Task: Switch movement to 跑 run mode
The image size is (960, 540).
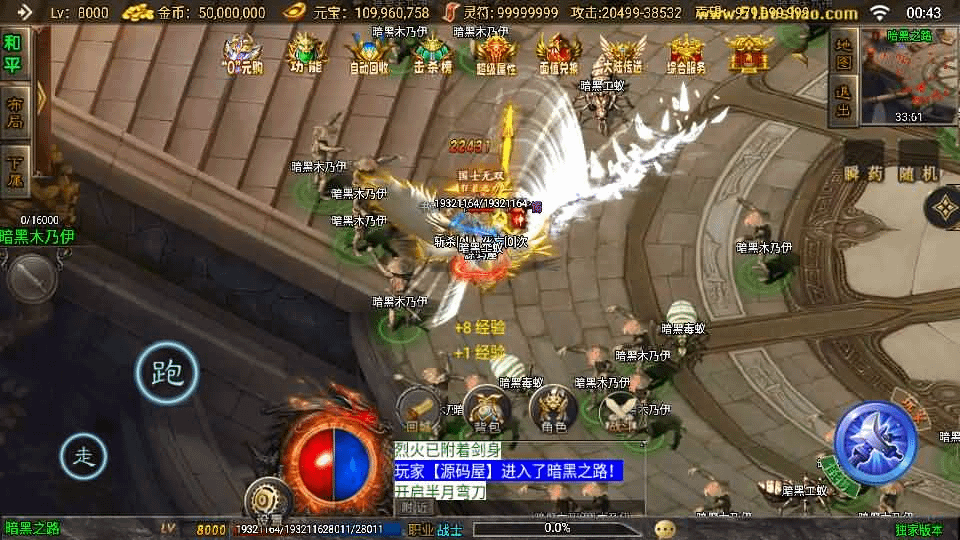Action: tap(166, 374)
